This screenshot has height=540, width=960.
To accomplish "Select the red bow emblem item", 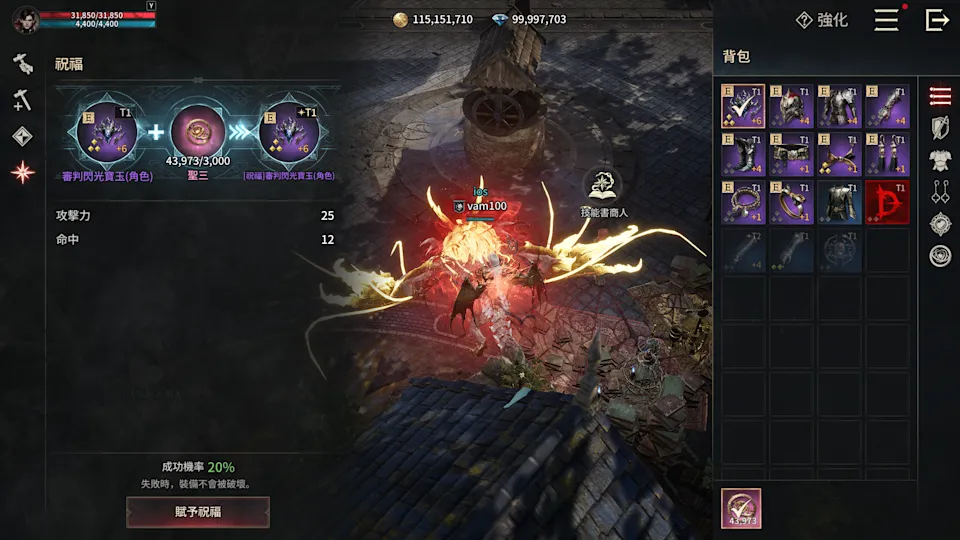I will pos(887,202).
